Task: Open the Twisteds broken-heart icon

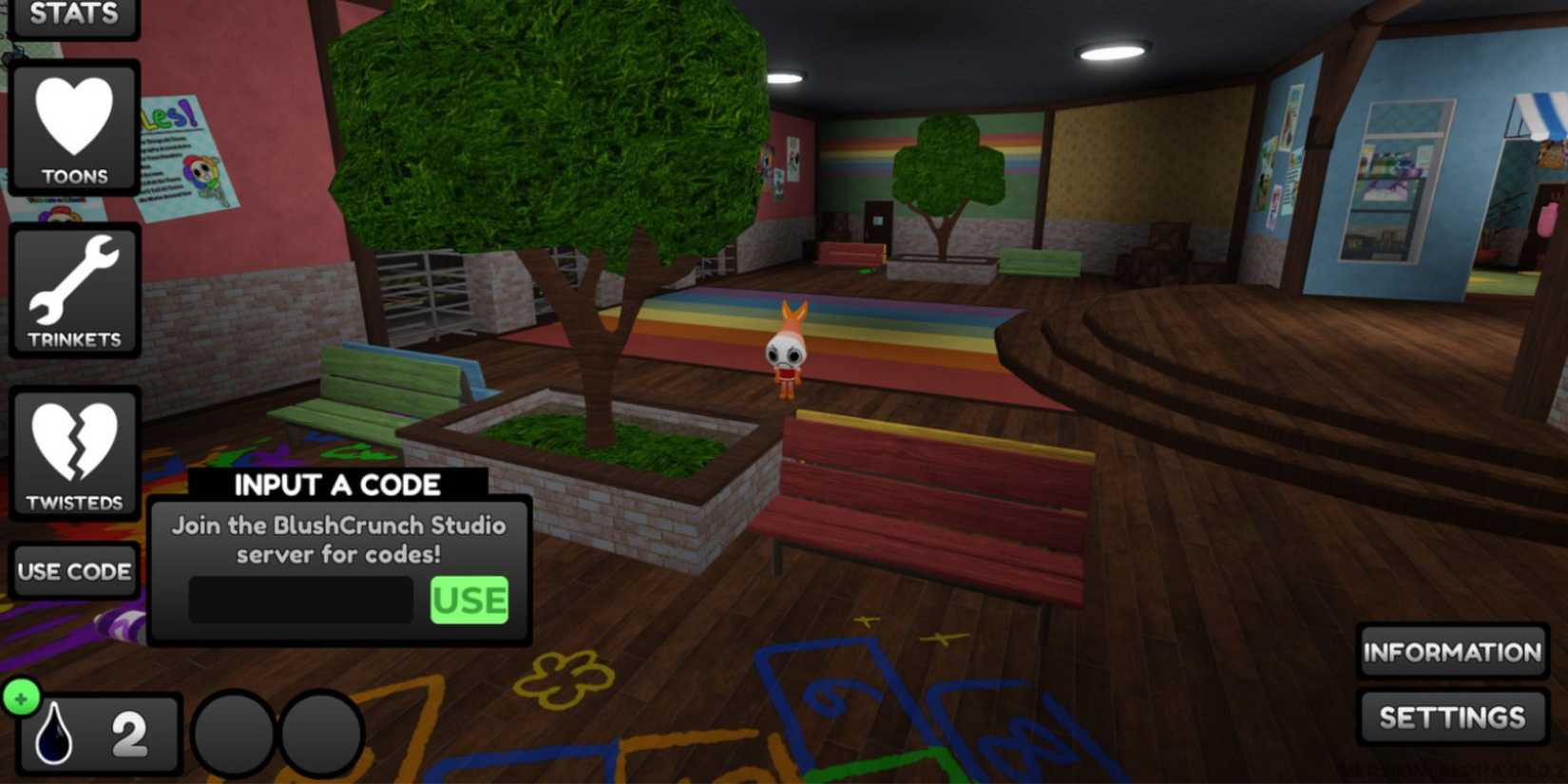Action: [x=76, y=442]
